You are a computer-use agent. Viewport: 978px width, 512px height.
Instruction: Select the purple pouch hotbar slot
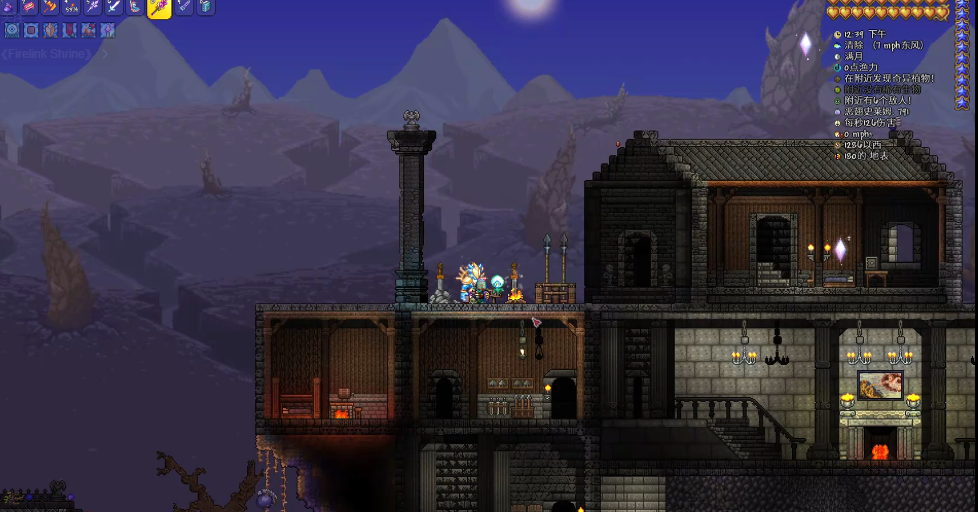click(8, 7)
